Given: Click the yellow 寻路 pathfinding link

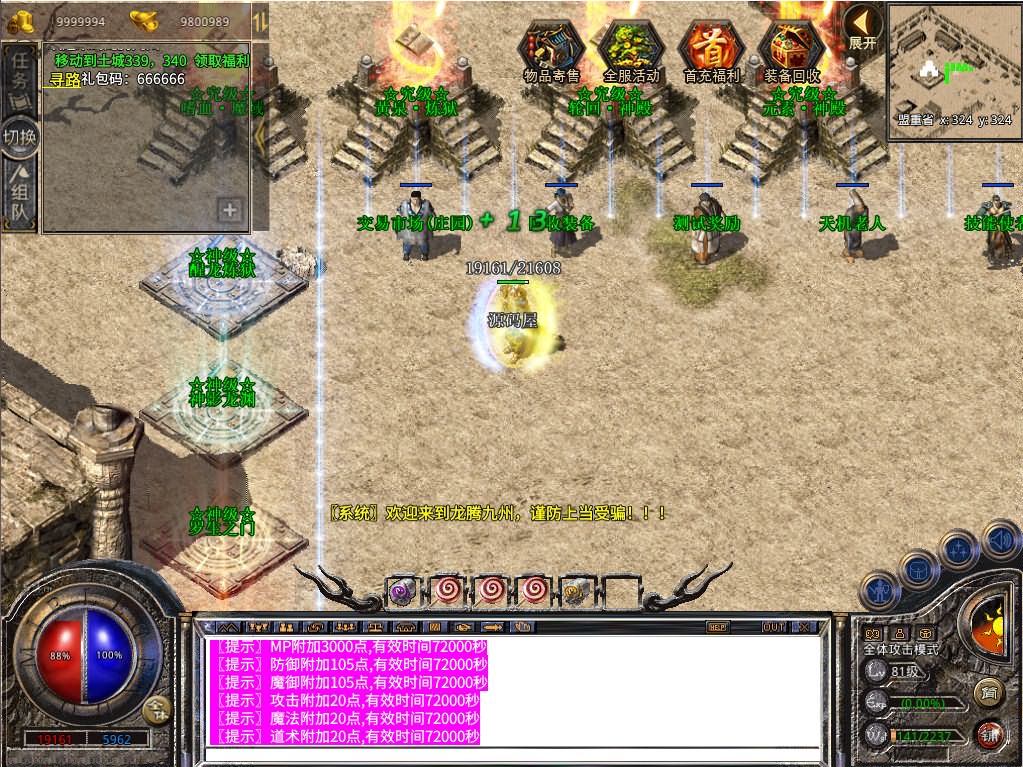Looking at the screenshot, I should pos(65,79).
